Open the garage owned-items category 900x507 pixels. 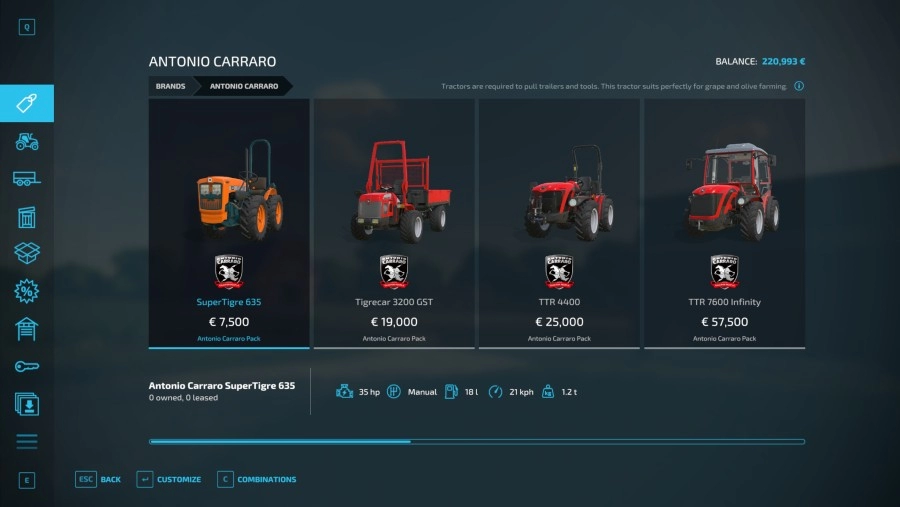point(27,329)
